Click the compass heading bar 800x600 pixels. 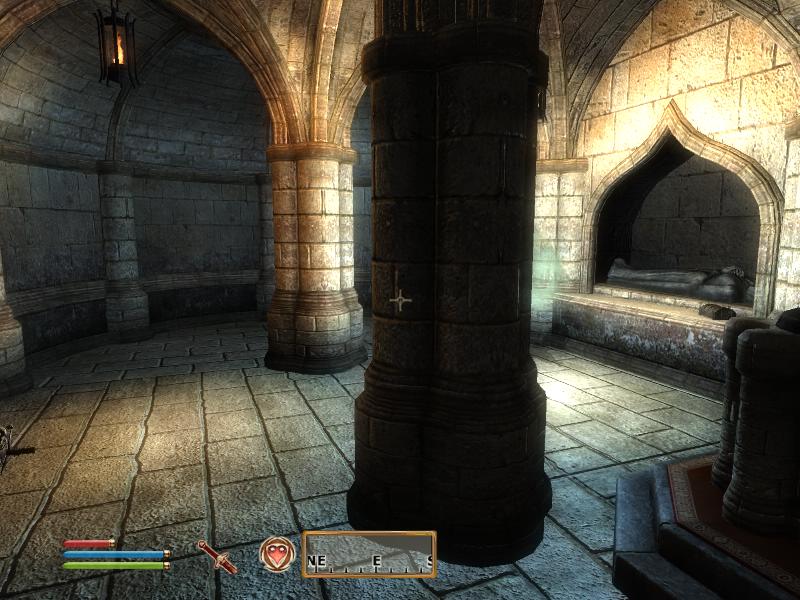(x=369, y=555)
